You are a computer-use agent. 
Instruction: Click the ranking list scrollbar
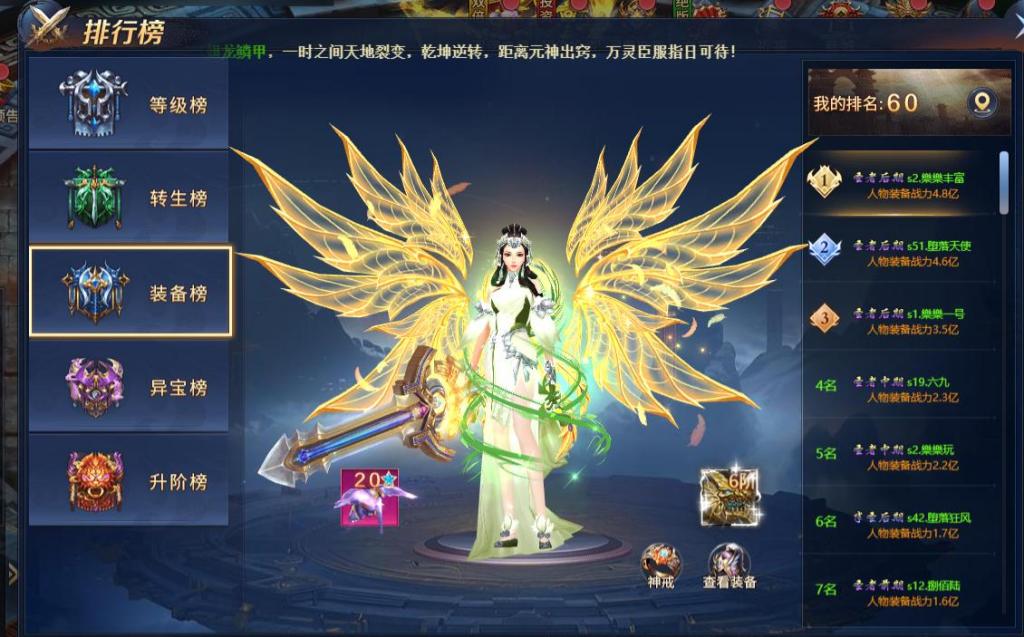(x=1004, y=182)
